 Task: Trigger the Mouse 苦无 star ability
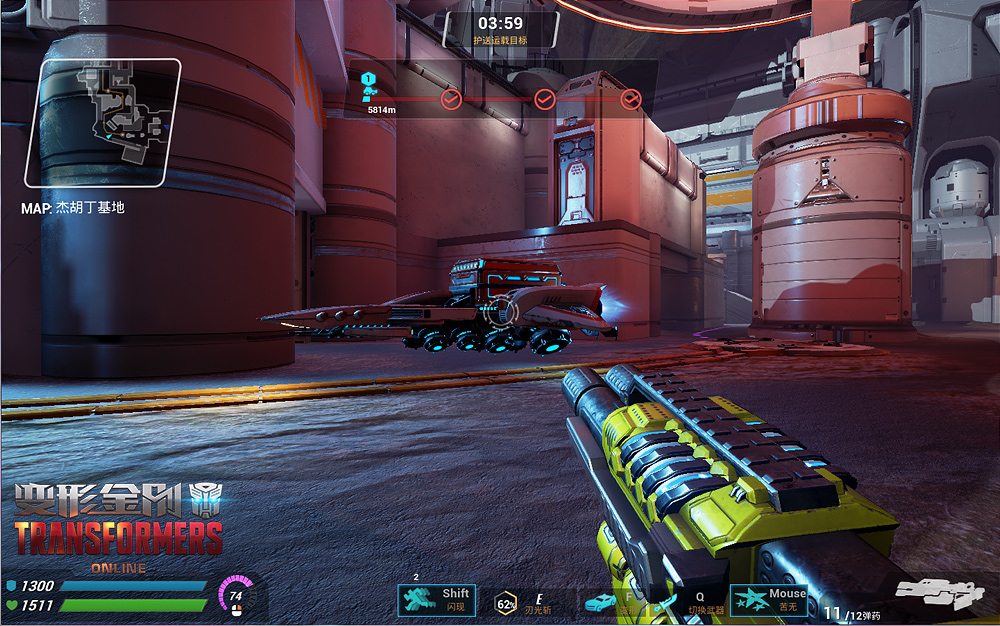(768, 599)
